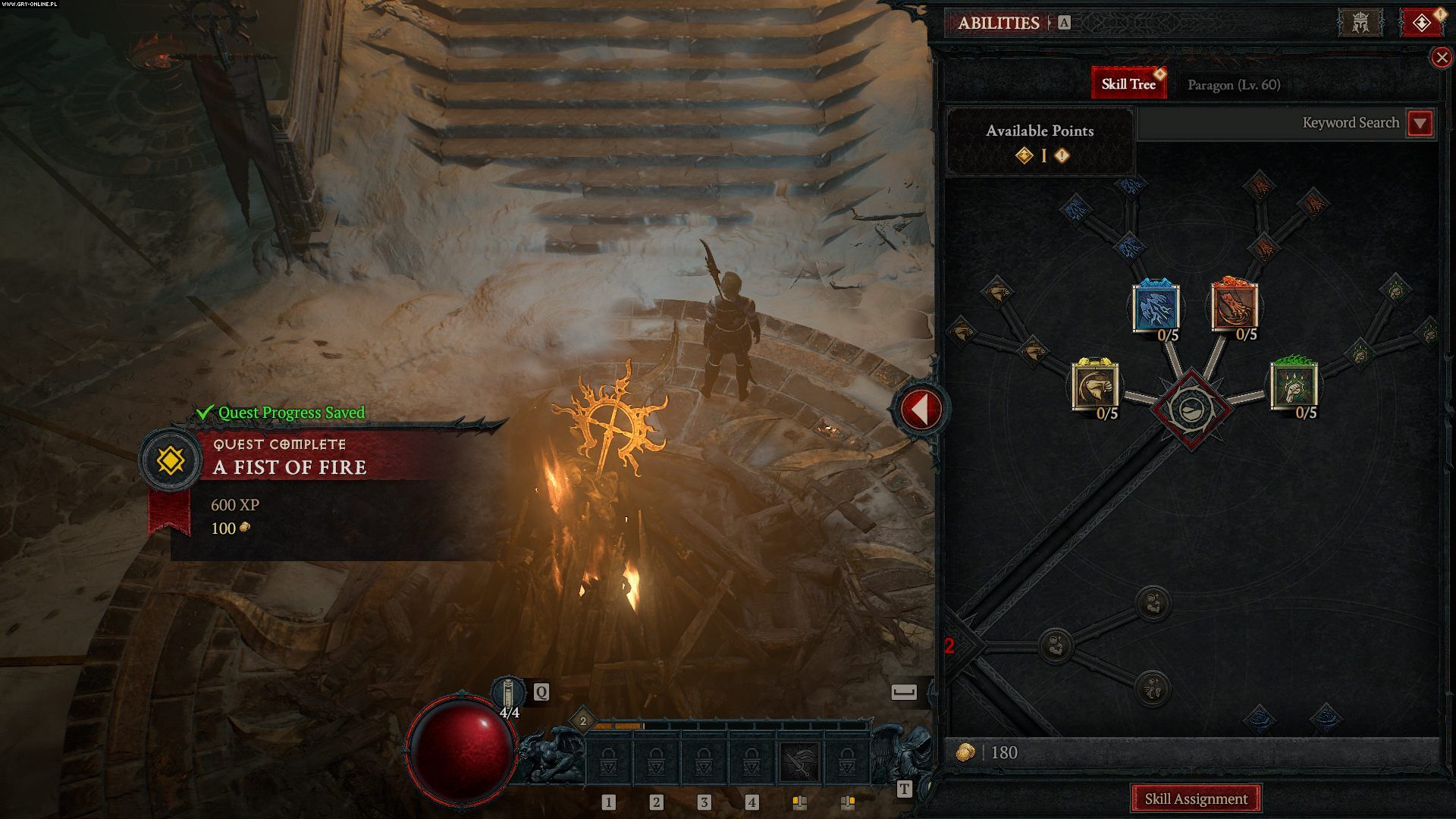1456x819 pixels.
Task: Open Skill Assignment
Action: pos(1195,799)
